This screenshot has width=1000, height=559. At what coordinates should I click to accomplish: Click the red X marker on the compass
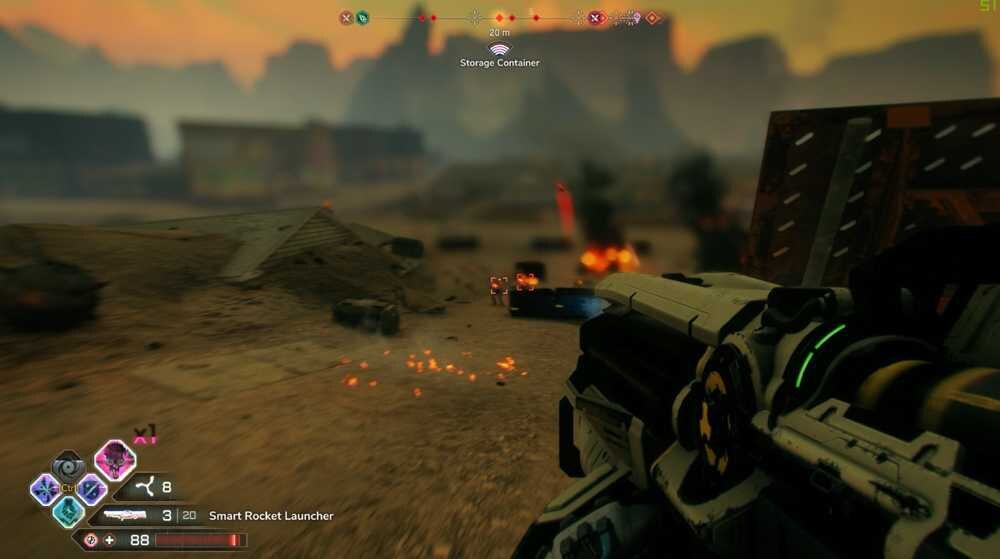tap(596, 17)
